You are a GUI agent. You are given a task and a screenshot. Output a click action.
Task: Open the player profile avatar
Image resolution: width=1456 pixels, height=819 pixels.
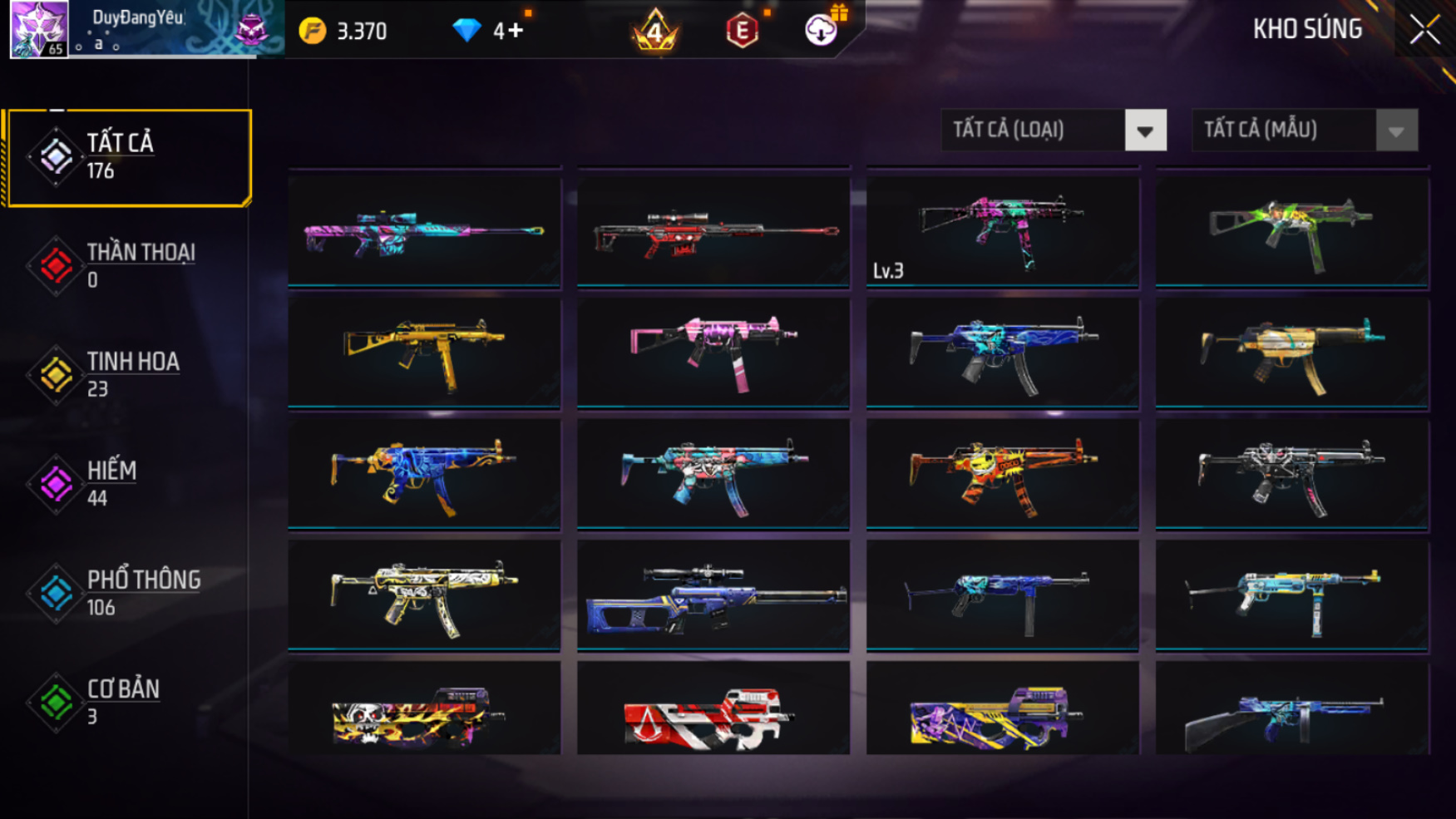click(x=39, y=29)
